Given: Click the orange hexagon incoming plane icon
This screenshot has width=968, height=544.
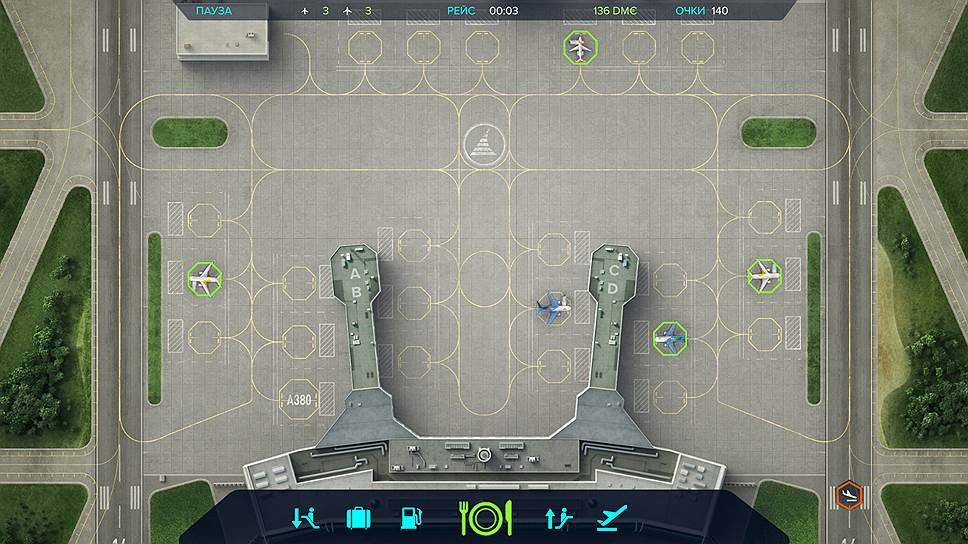Looking at the screenshot, I should 847,493.
